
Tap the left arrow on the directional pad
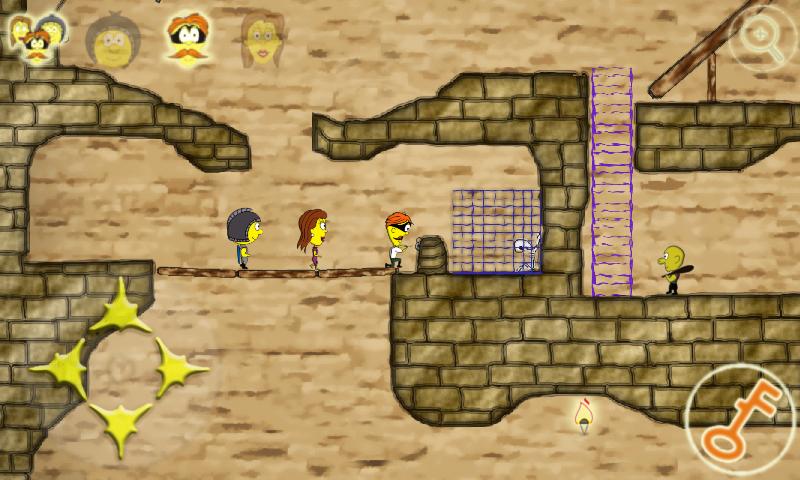pyautogui.click(x=62, y=368)
